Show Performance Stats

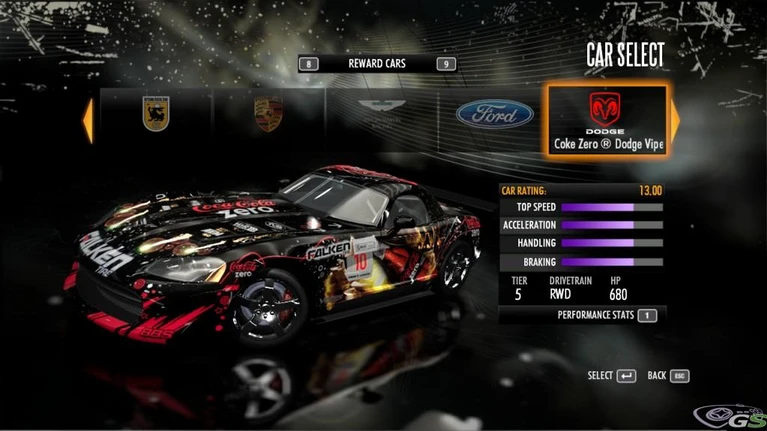pyautogui.click(x=606, y=315)
